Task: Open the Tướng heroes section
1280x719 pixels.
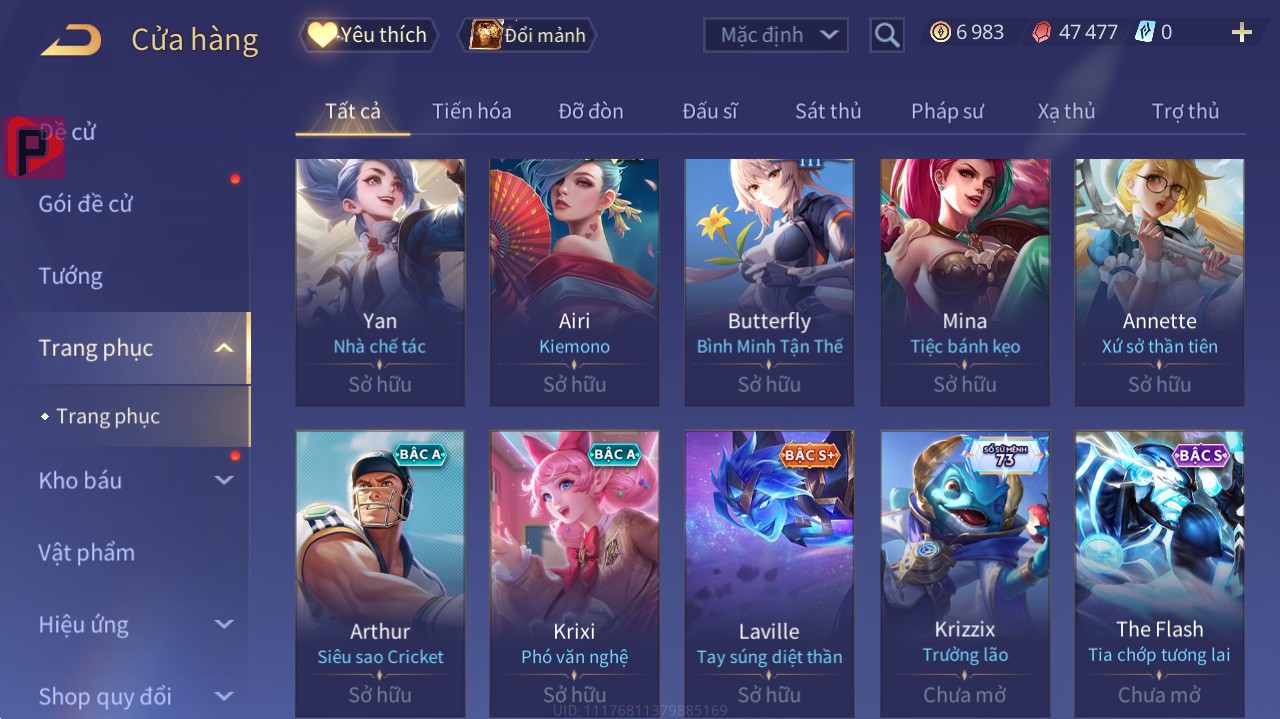Action: click(x=71, y=276)
